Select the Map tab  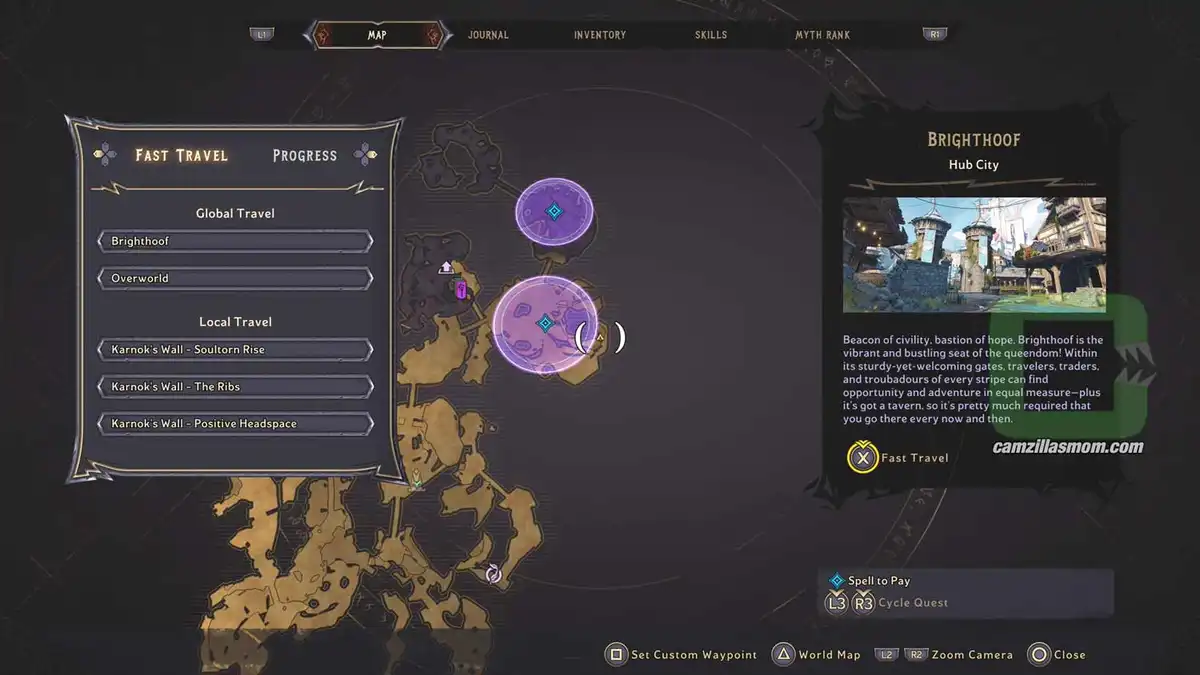point(377,35)
